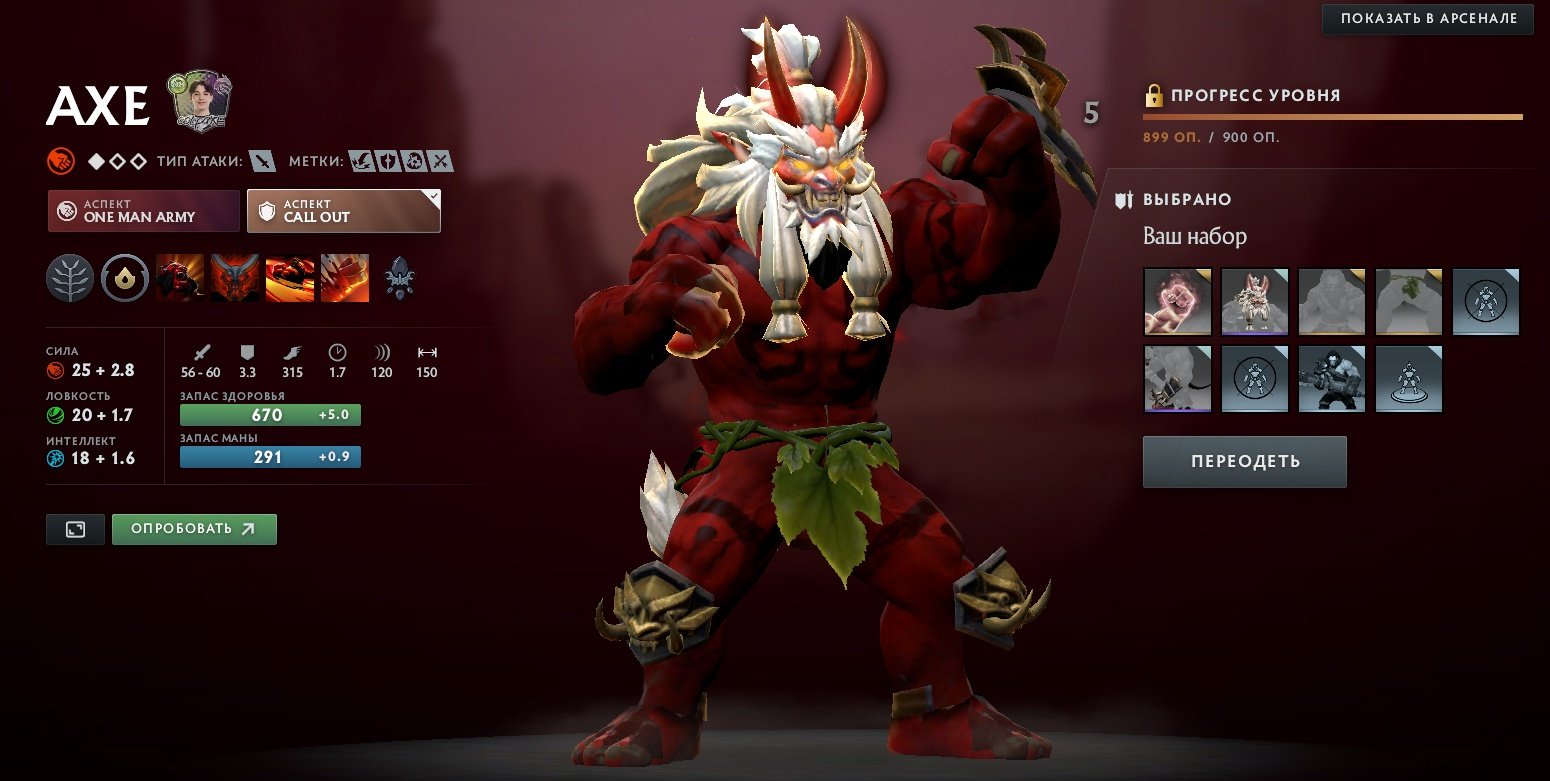
Task: View the Culling Blade ability
Action: pos(345,278)
